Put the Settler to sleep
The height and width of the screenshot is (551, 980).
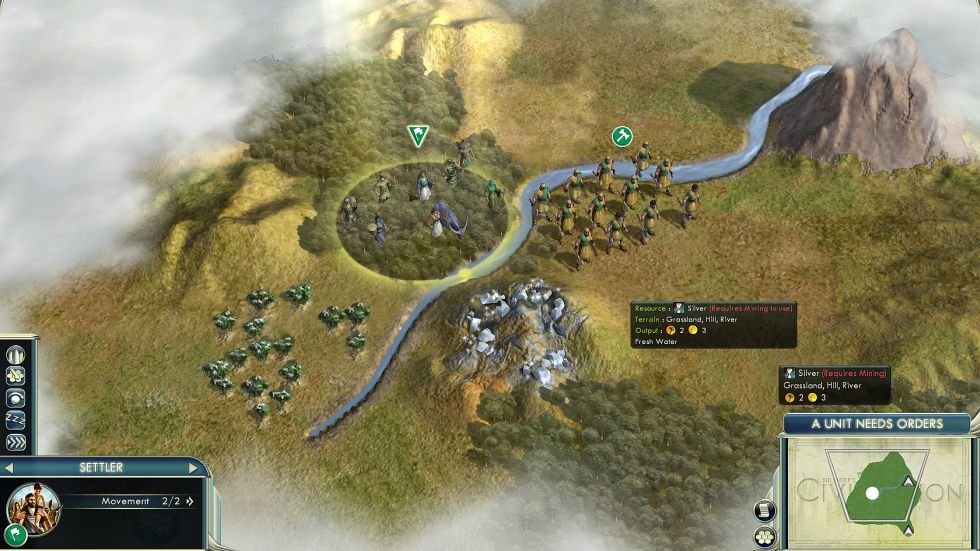pos(15,419)
